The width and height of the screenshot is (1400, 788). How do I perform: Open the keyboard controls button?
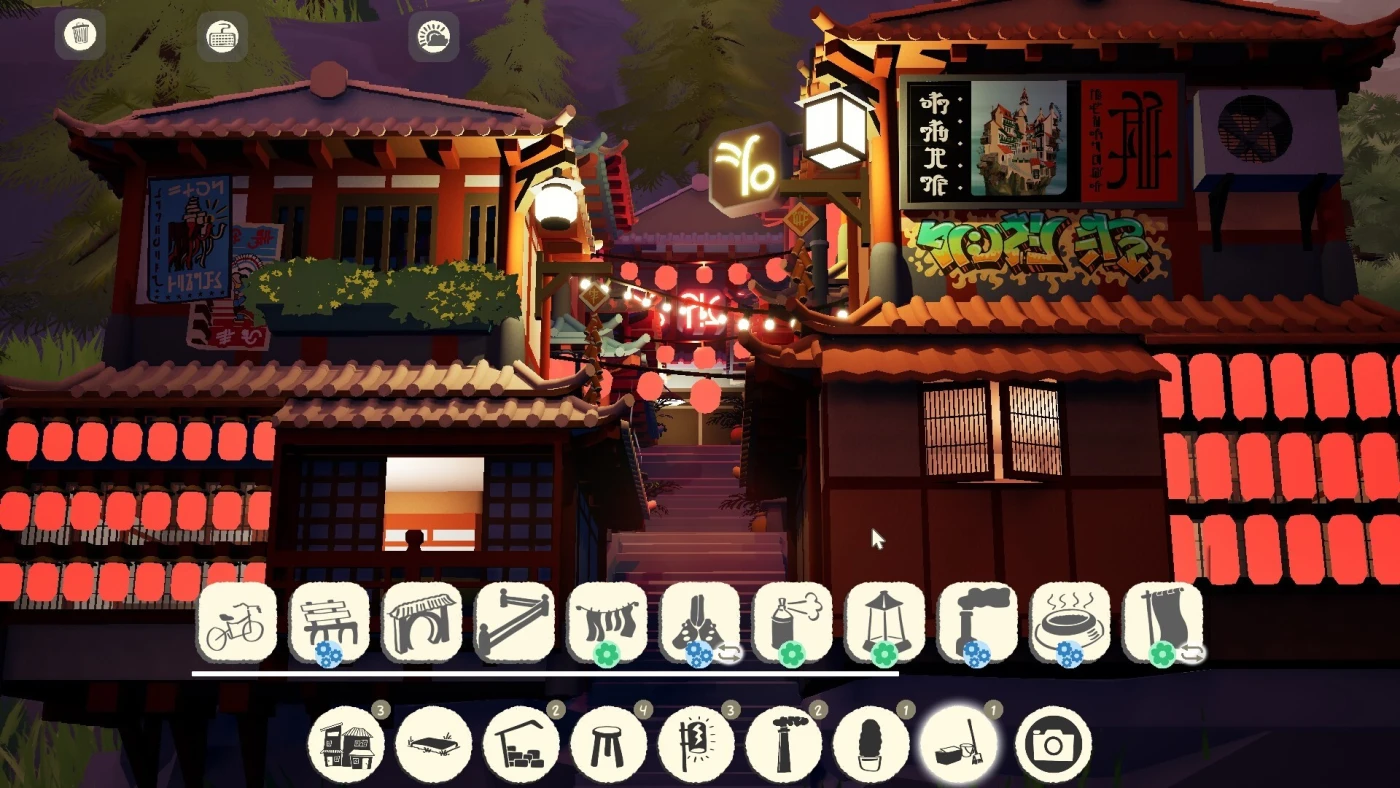[222, 37]
